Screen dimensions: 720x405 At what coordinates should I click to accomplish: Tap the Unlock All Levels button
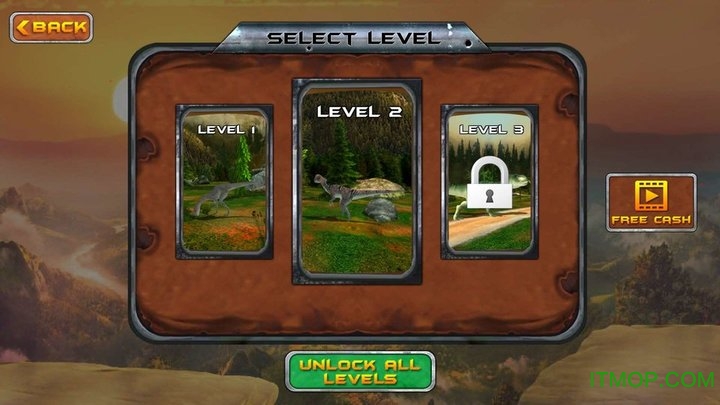360,370
